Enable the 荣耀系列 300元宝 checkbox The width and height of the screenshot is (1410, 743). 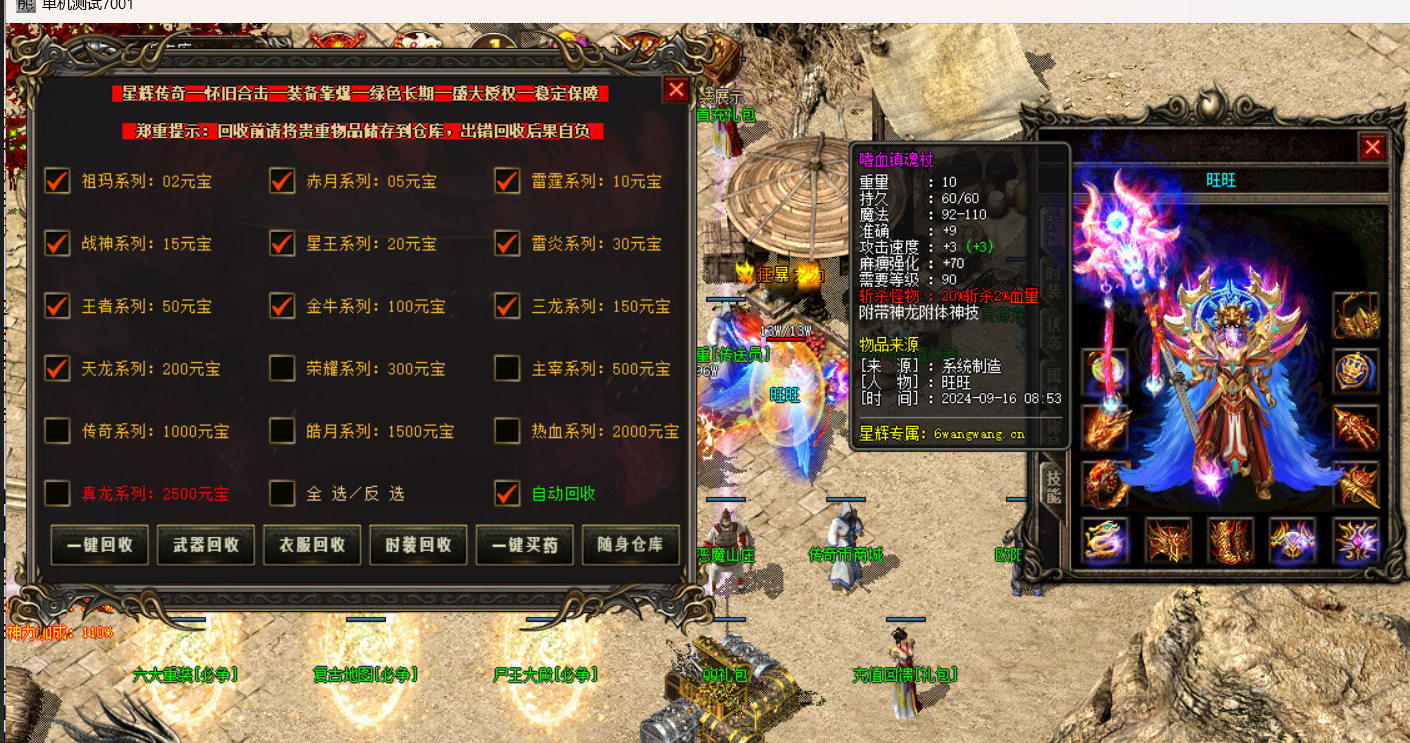(x=283, y=369)
